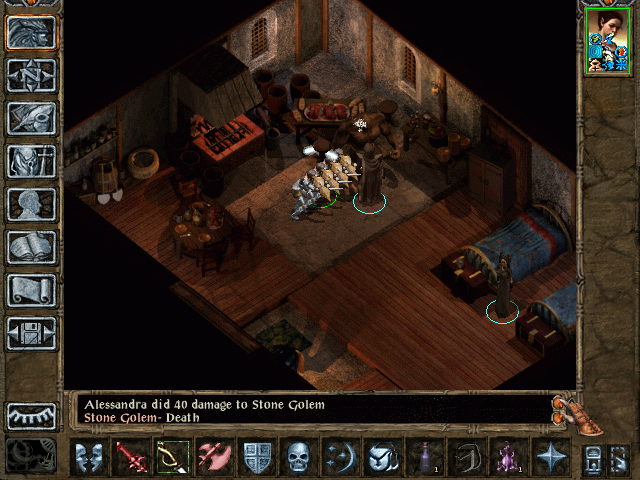640x480 pixels.
Task: Activate the shield guard button
Action: pyautogui.click(x=256, y=458)
